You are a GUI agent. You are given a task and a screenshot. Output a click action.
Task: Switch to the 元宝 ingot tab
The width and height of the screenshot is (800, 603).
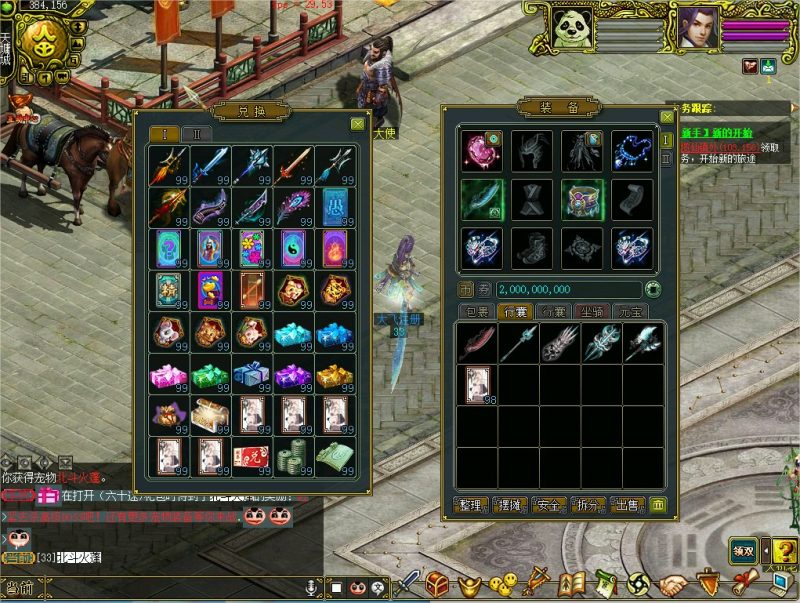click(630, 312)
